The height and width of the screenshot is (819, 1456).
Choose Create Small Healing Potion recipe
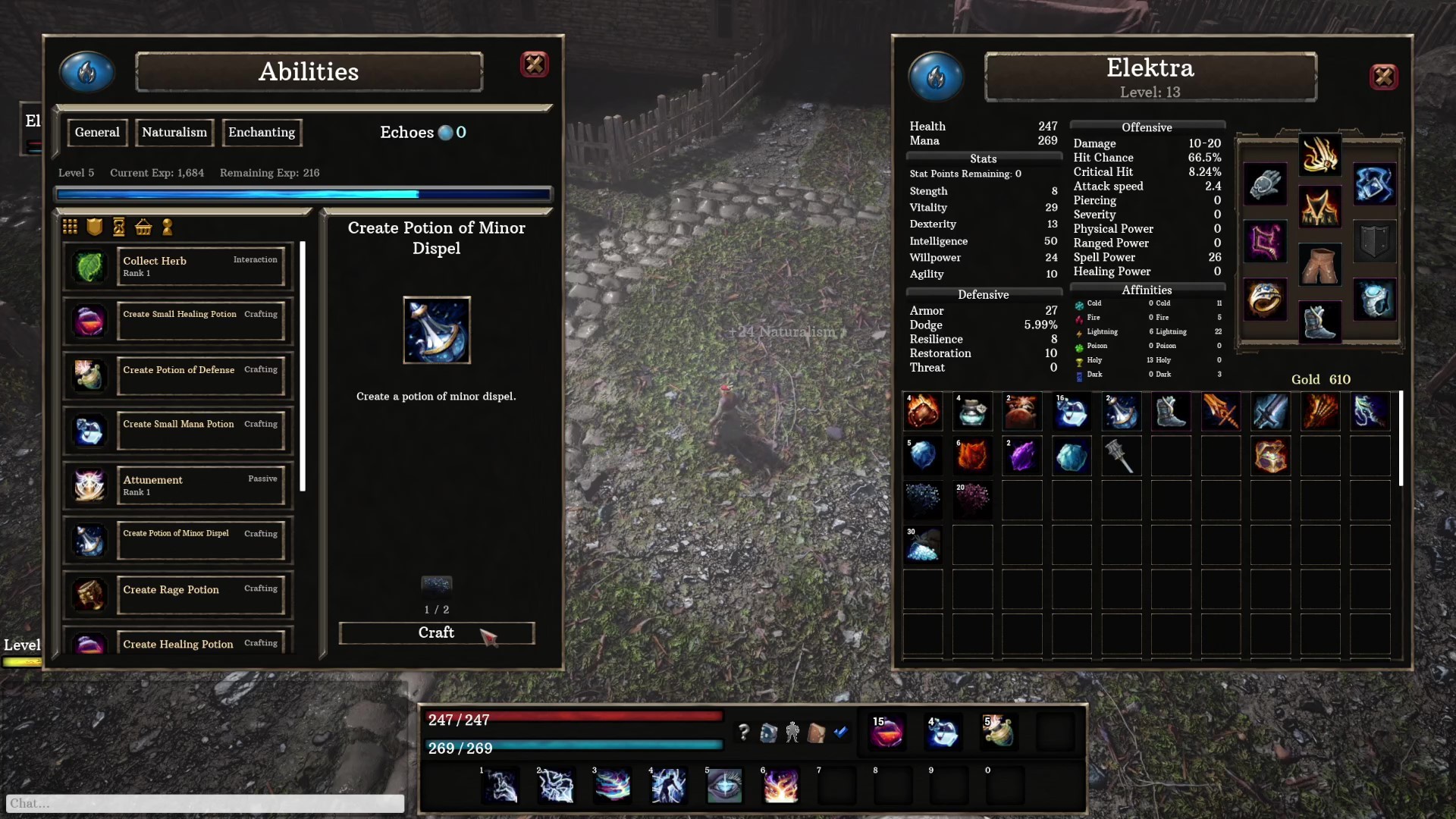[201, 321]
